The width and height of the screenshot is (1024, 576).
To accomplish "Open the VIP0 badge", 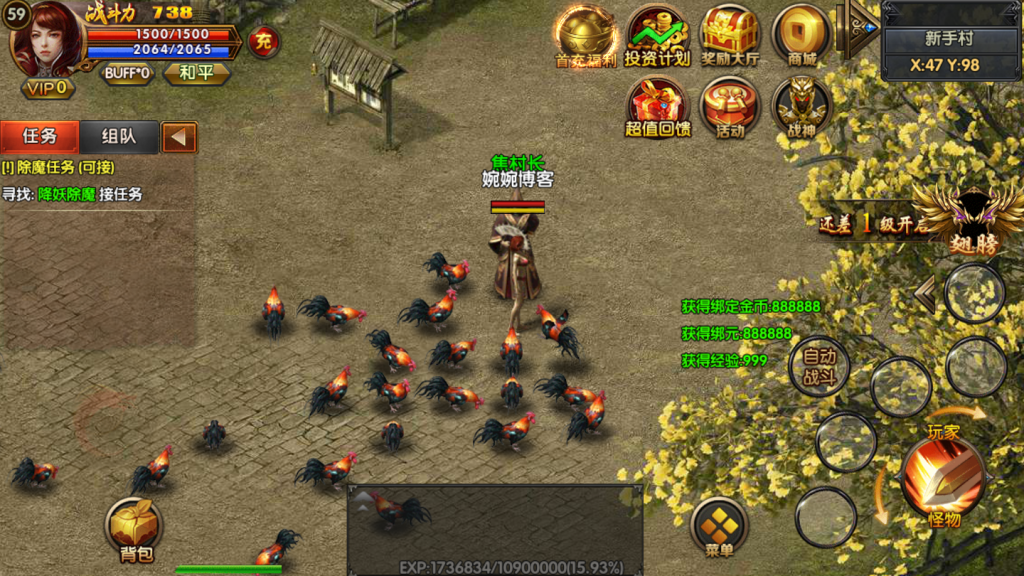I will (48, 88).
